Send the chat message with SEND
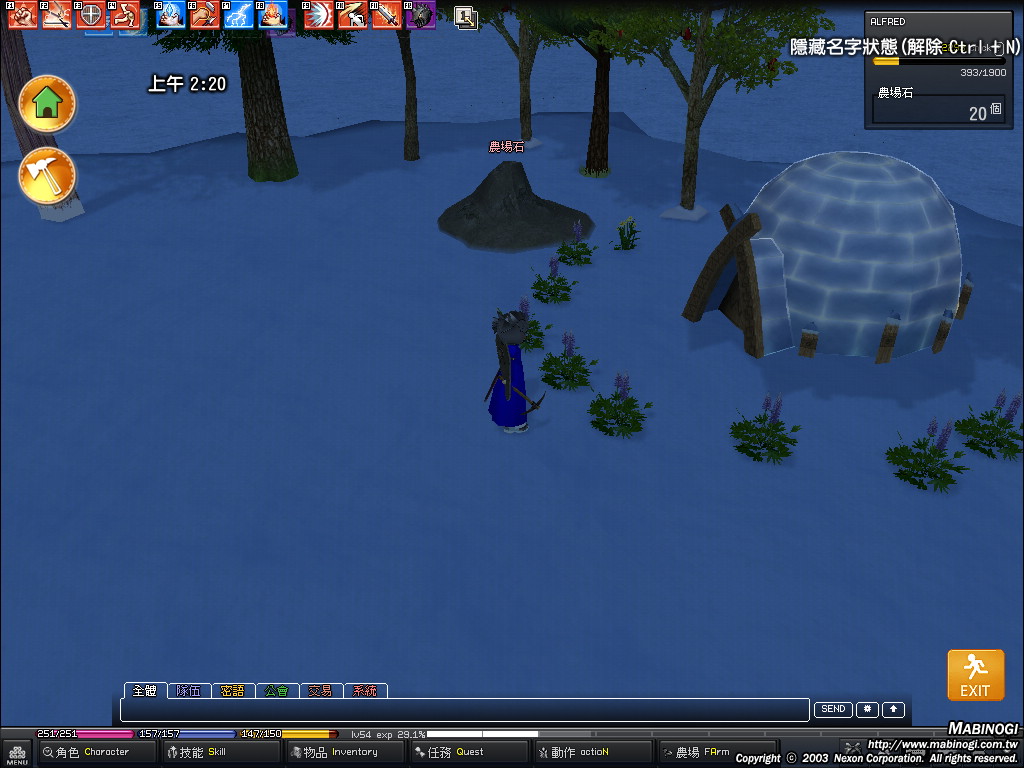This screenshot has width=1024, height=768. [833, 710]
